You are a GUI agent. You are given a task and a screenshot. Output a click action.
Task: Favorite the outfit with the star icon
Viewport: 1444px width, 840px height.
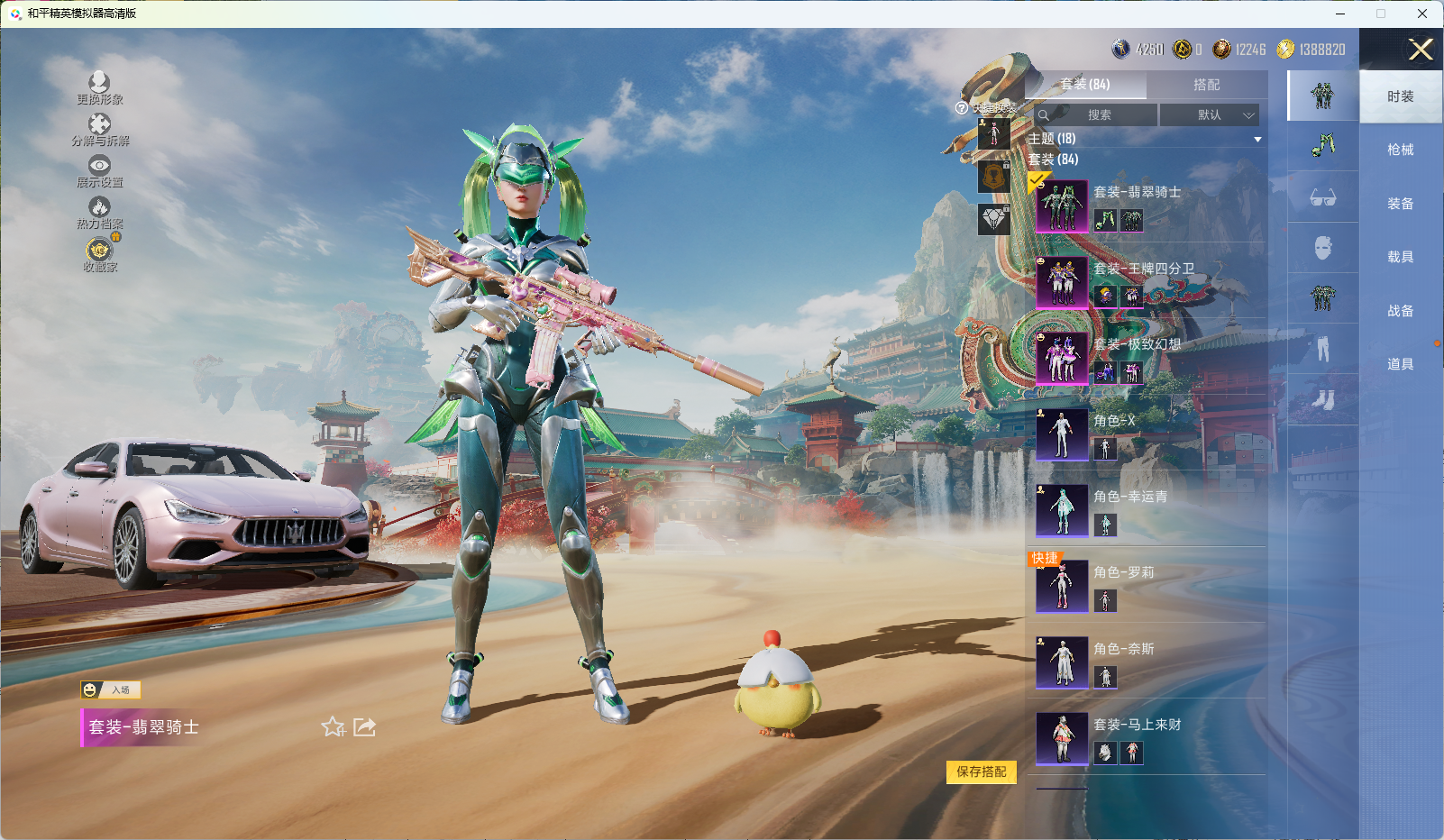pos(333,727)
